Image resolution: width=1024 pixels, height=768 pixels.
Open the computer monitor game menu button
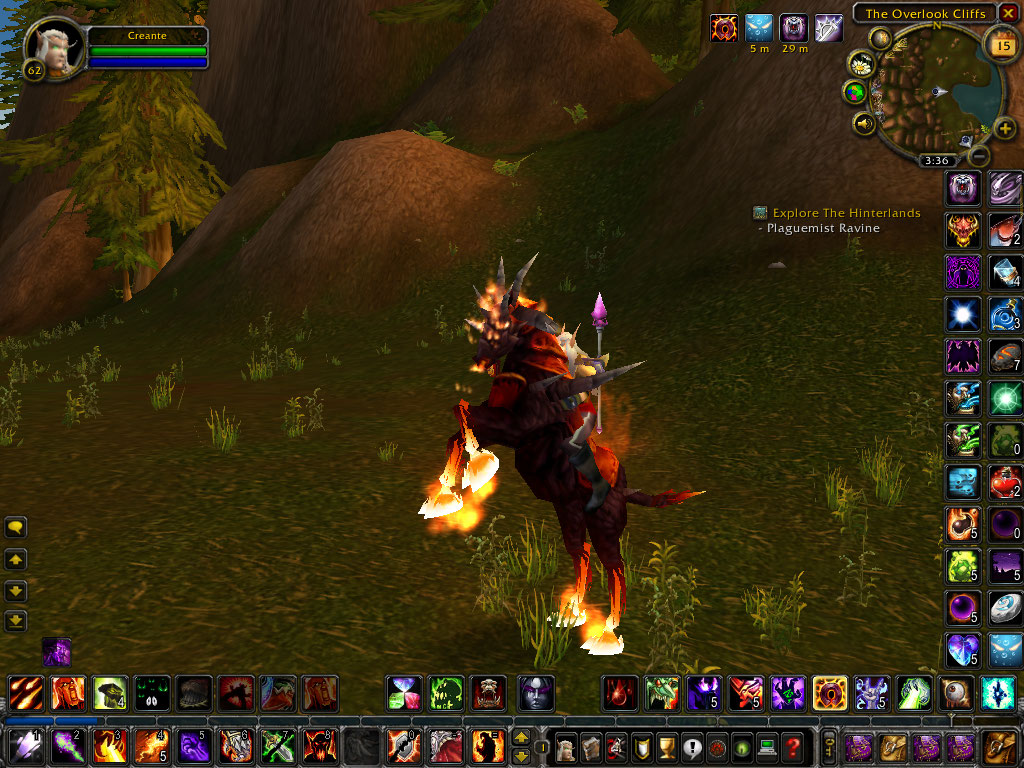click(767, 747)
